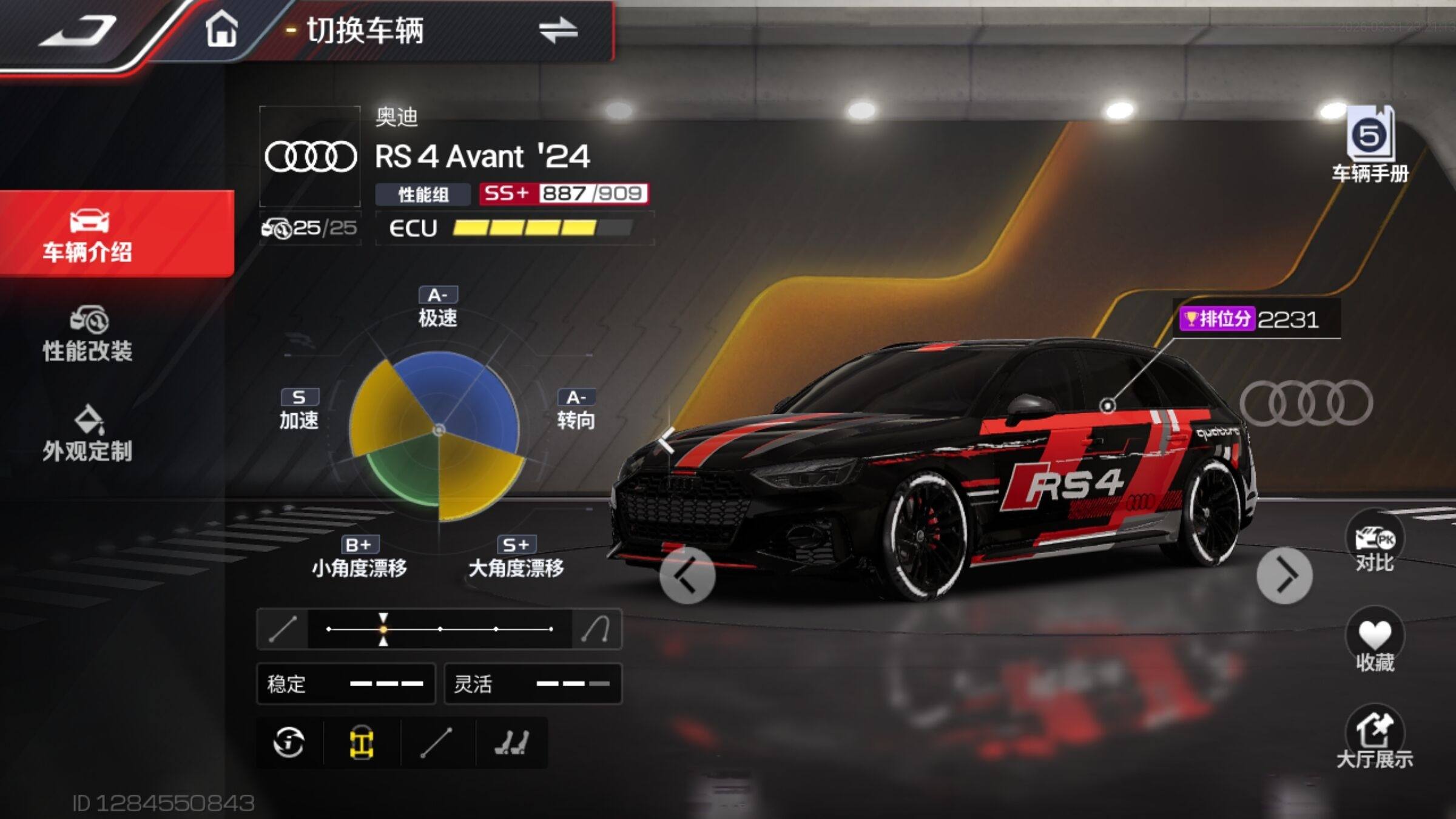Select the seats icon in bottom toolbar
This screenshot has width=1456, height=819.
[511, 743]
